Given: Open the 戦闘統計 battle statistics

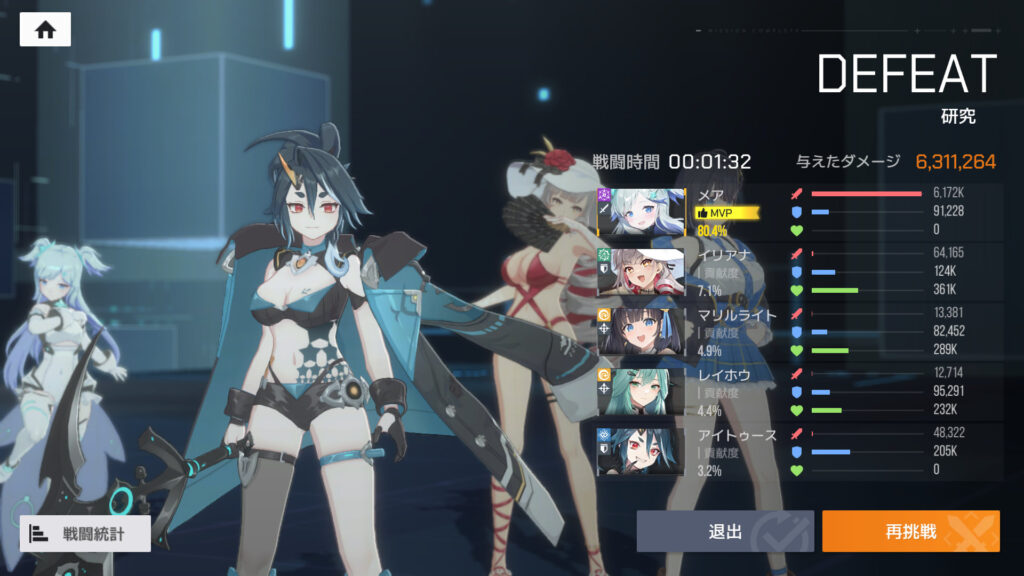Looking at the screenshot, I should click(85, 533).
